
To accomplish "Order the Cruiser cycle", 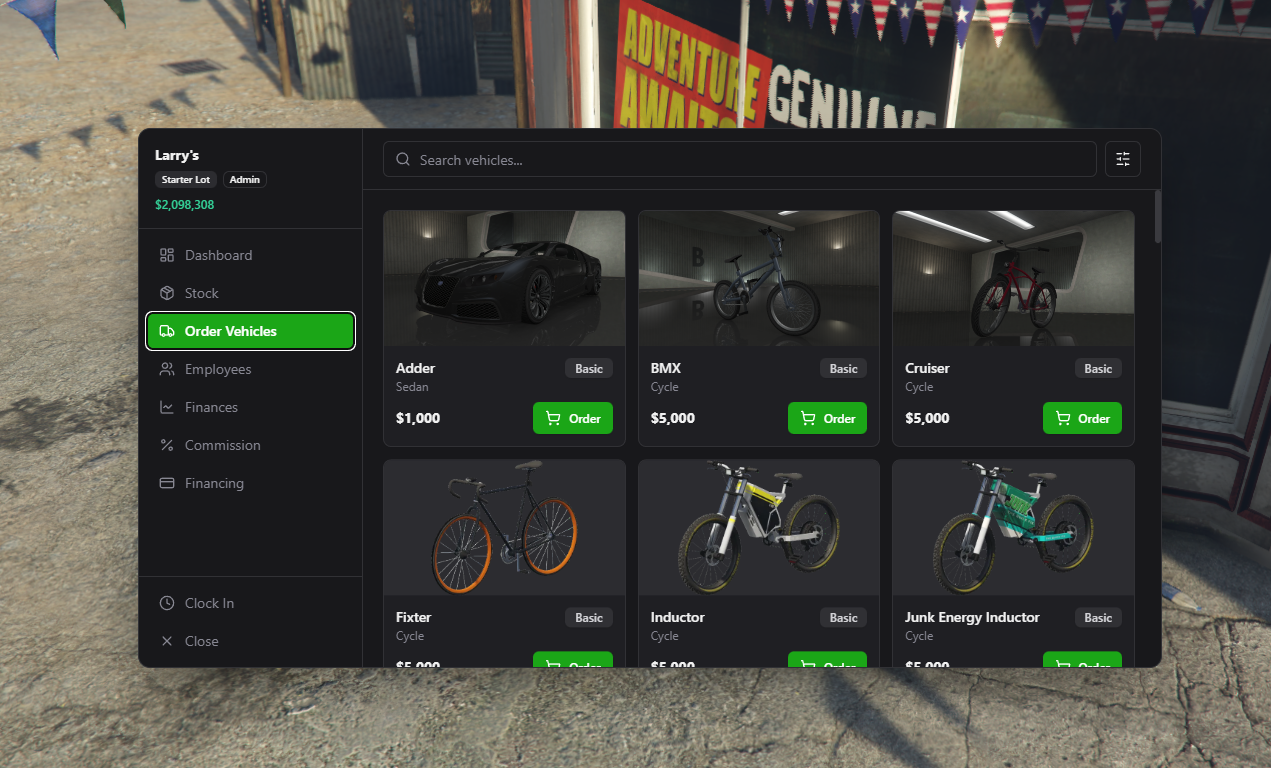I will click(1082, 418).
